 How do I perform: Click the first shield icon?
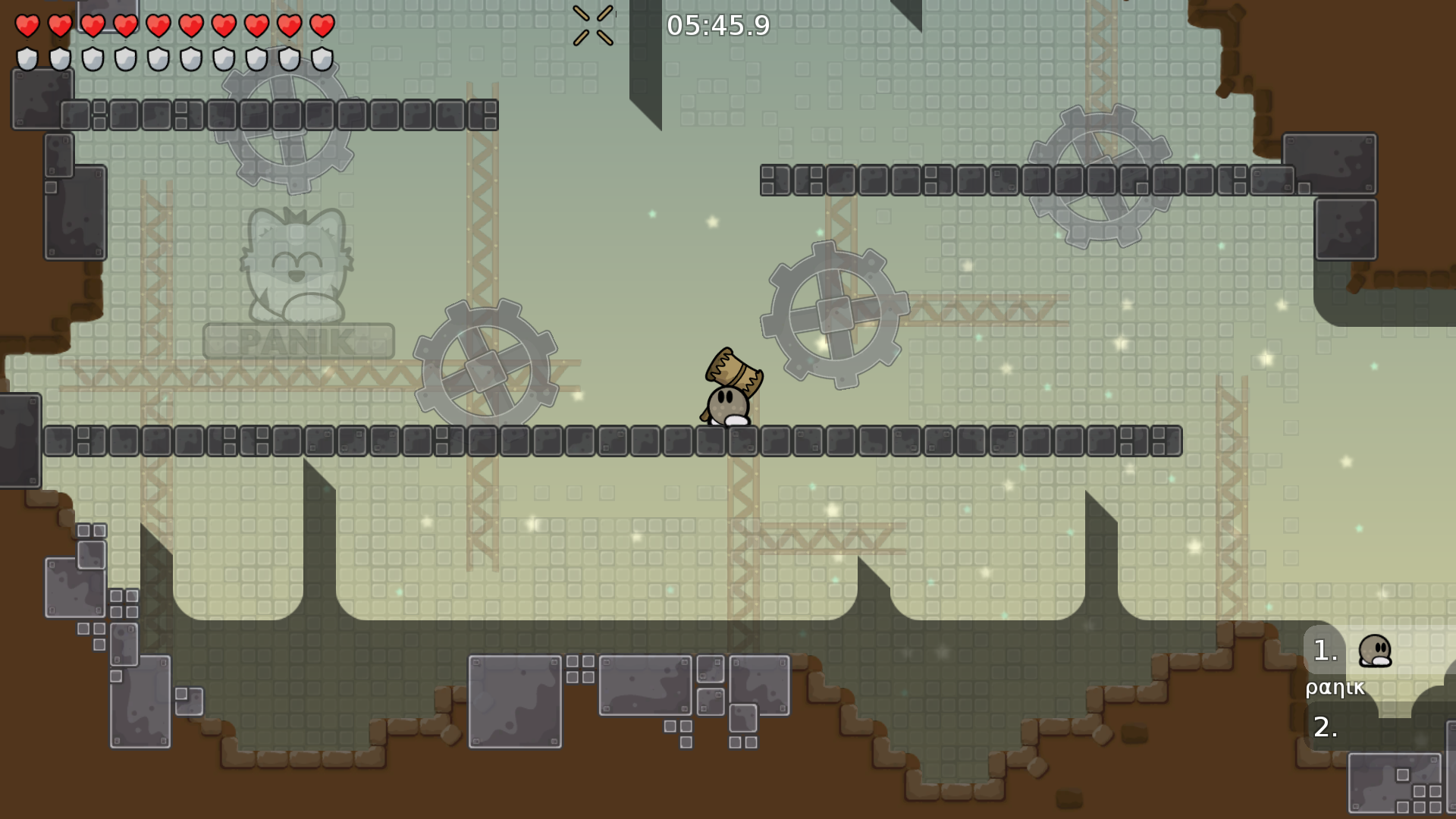click(x=29, y=58)
